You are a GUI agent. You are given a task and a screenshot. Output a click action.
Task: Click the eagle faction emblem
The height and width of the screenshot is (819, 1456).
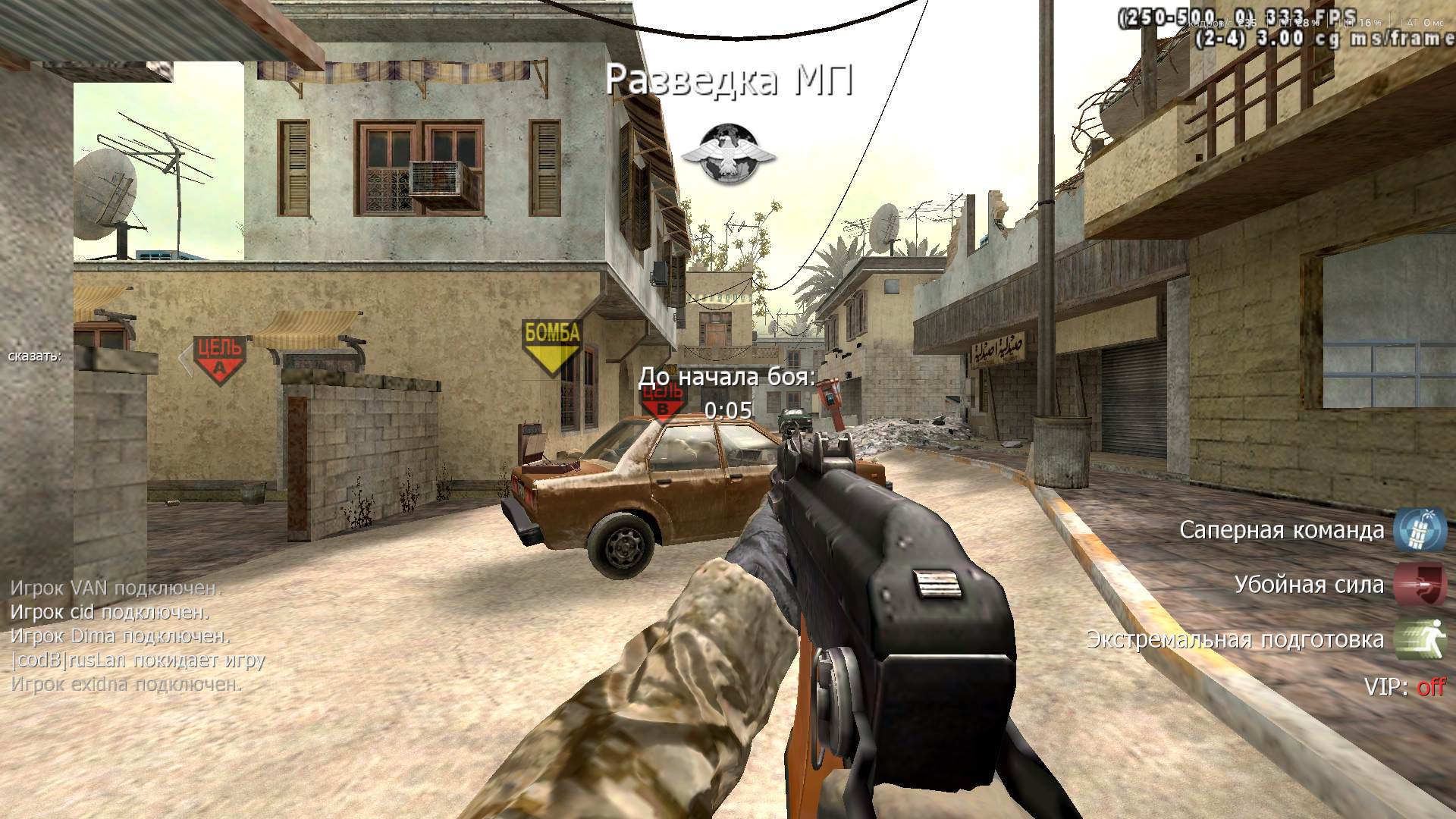click(x=728, y=154)
